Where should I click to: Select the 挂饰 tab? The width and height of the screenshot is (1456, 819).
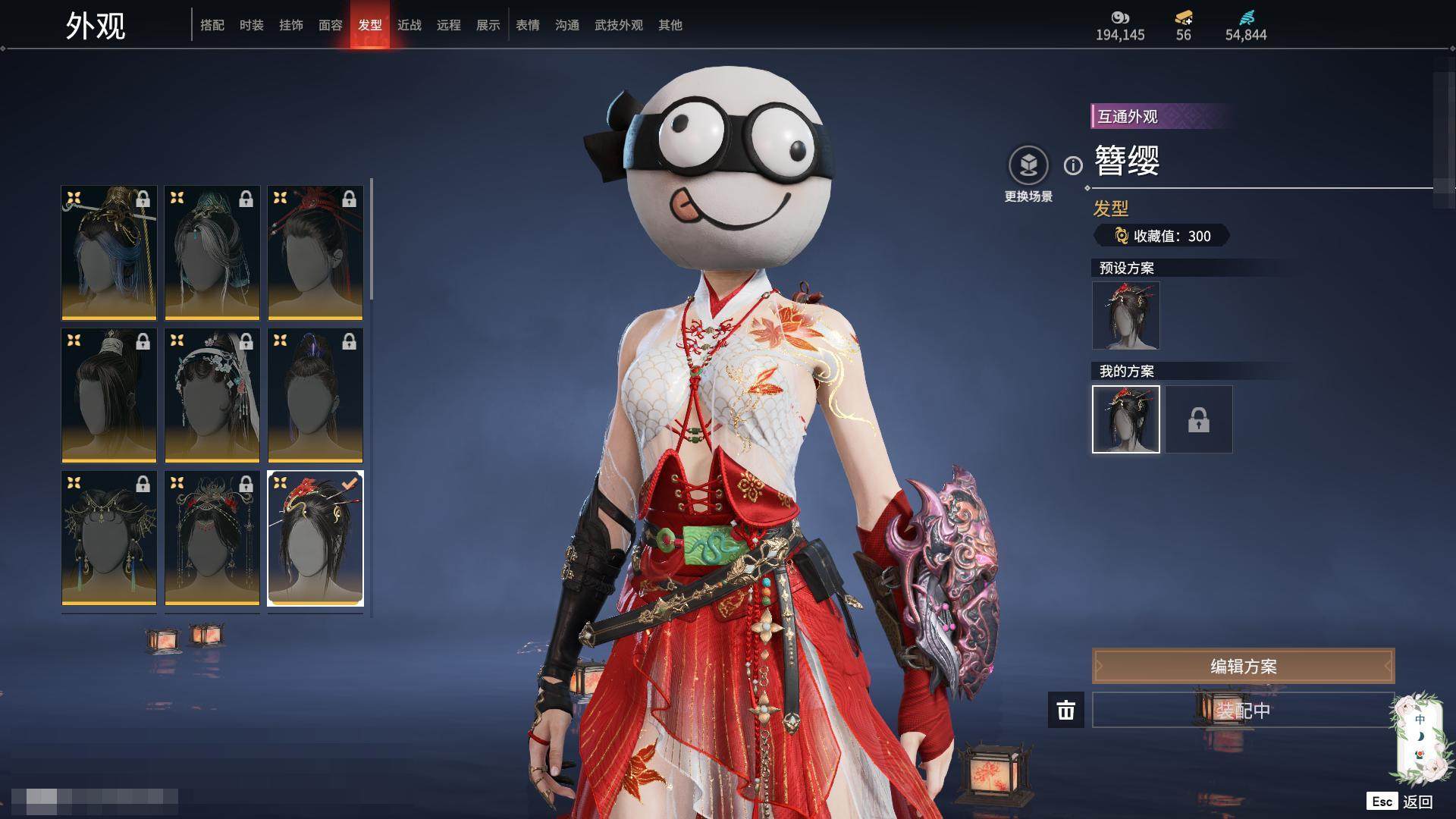point(291,25)
